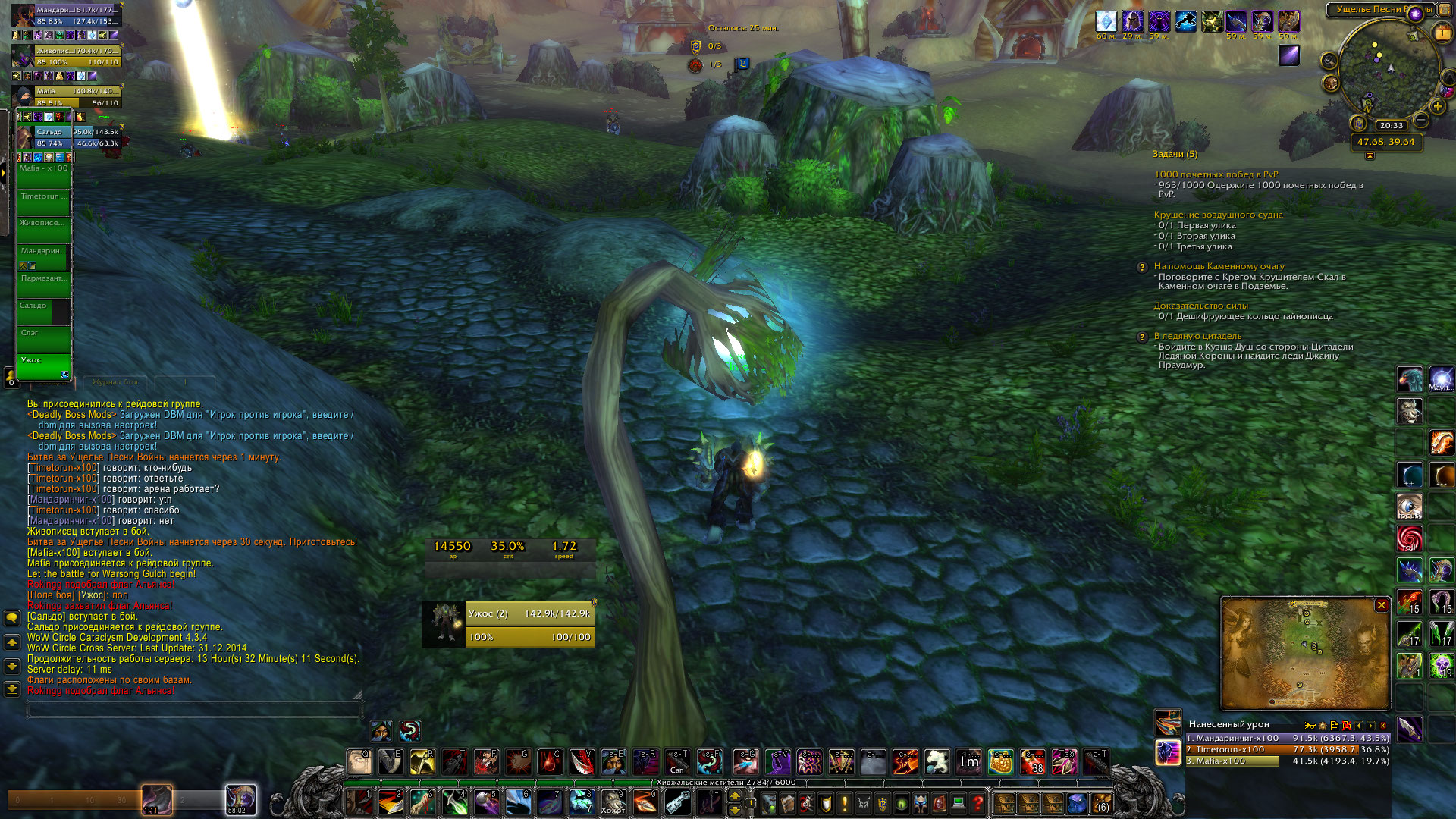The height and width of the screenshot is (819, 1456).
Task: Open quest На помощь Каменному очагу
Action: pos(1219,266)
